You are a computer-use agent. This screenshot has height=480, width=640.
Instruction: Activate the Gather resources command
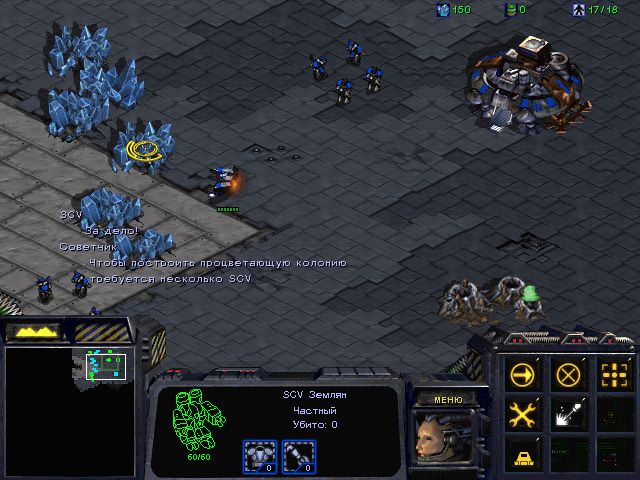coord(569,413)
